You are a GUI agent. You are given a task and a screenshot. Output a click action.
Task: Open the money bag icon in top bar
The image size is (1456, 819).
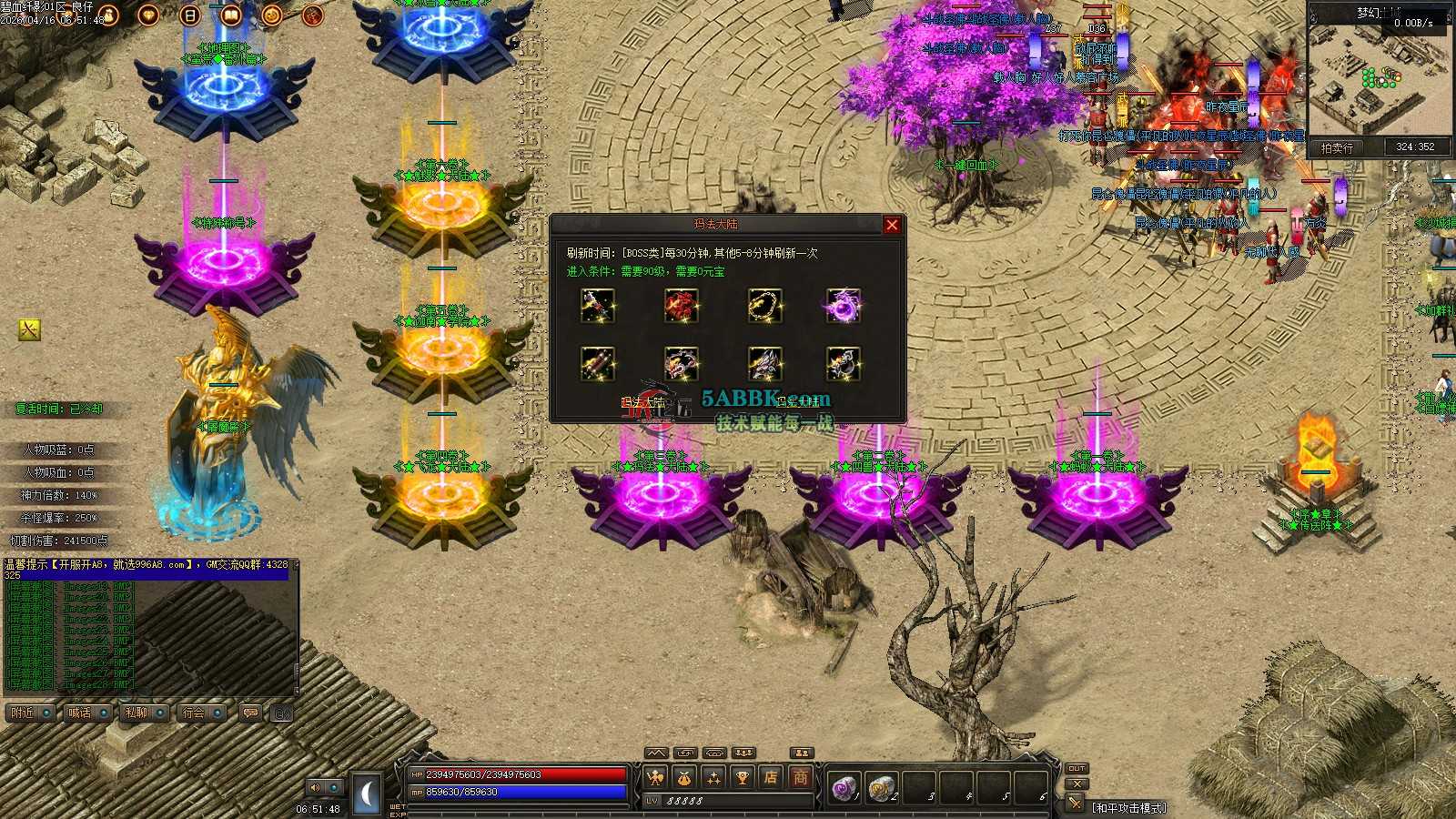click(x=107, y=15)
